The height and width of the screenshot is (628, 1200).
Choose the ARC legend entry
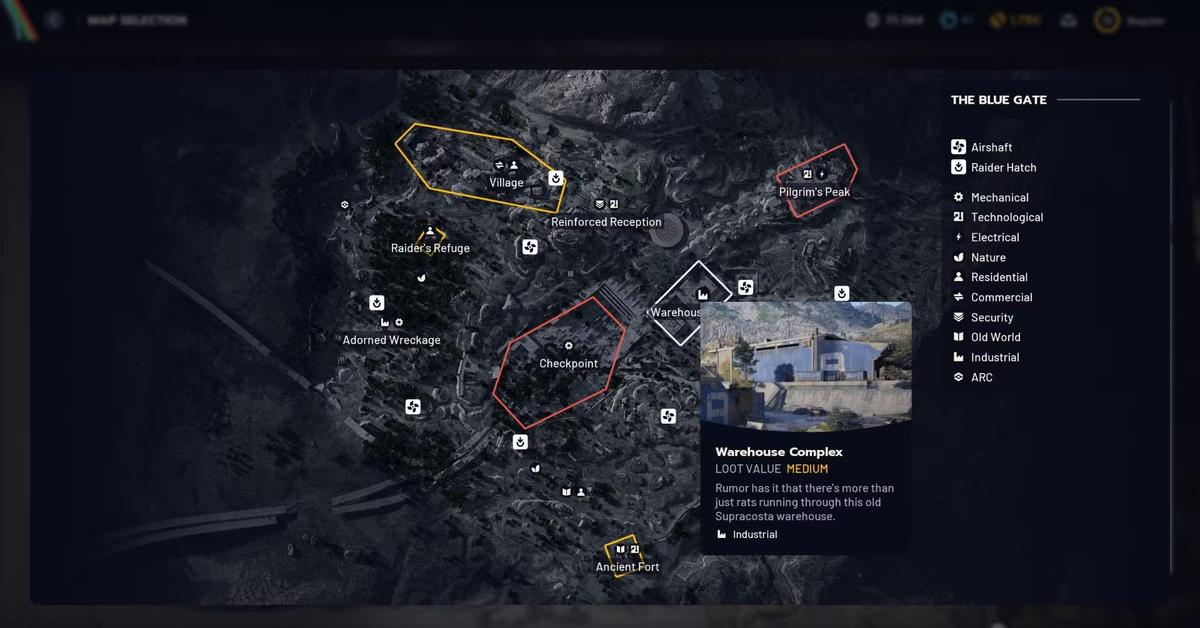(981, 377)
